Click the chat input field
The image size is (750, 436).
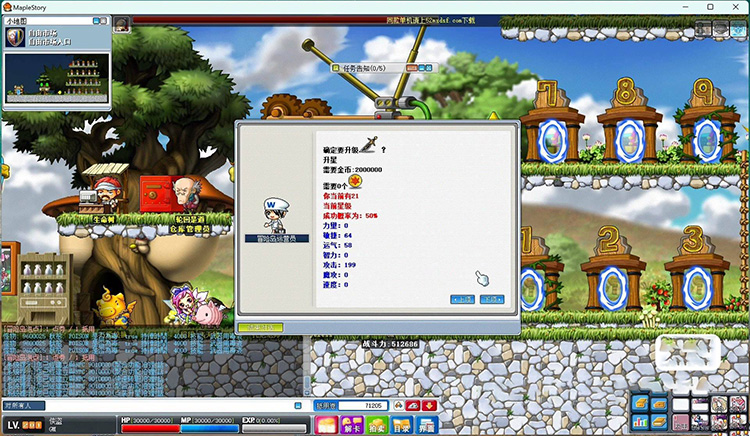[x=150, y=405]
